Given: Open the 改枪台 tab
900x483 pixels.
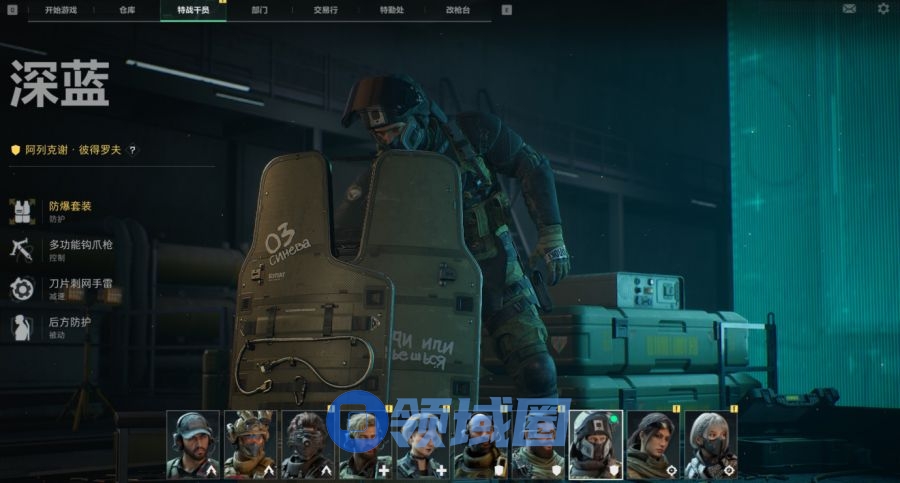Looking at the screenshot, I should pyautogui.click(x=457, y=9).
